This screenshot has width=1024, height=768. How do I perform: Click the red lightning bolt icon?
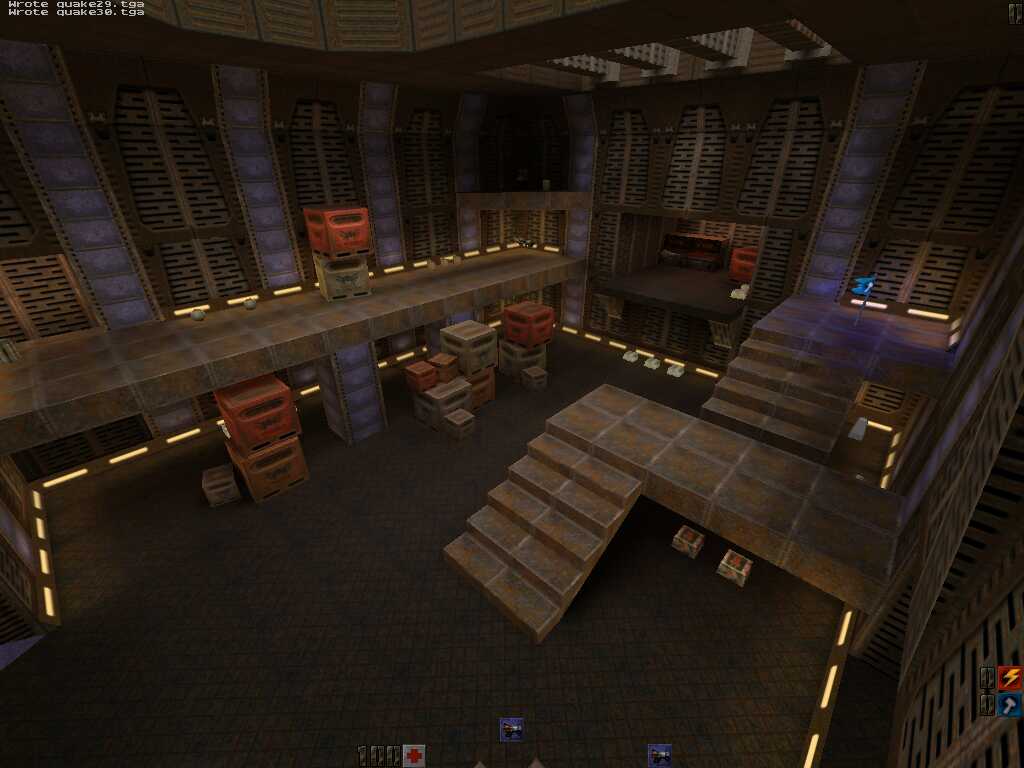click(x=1010, y=678)
